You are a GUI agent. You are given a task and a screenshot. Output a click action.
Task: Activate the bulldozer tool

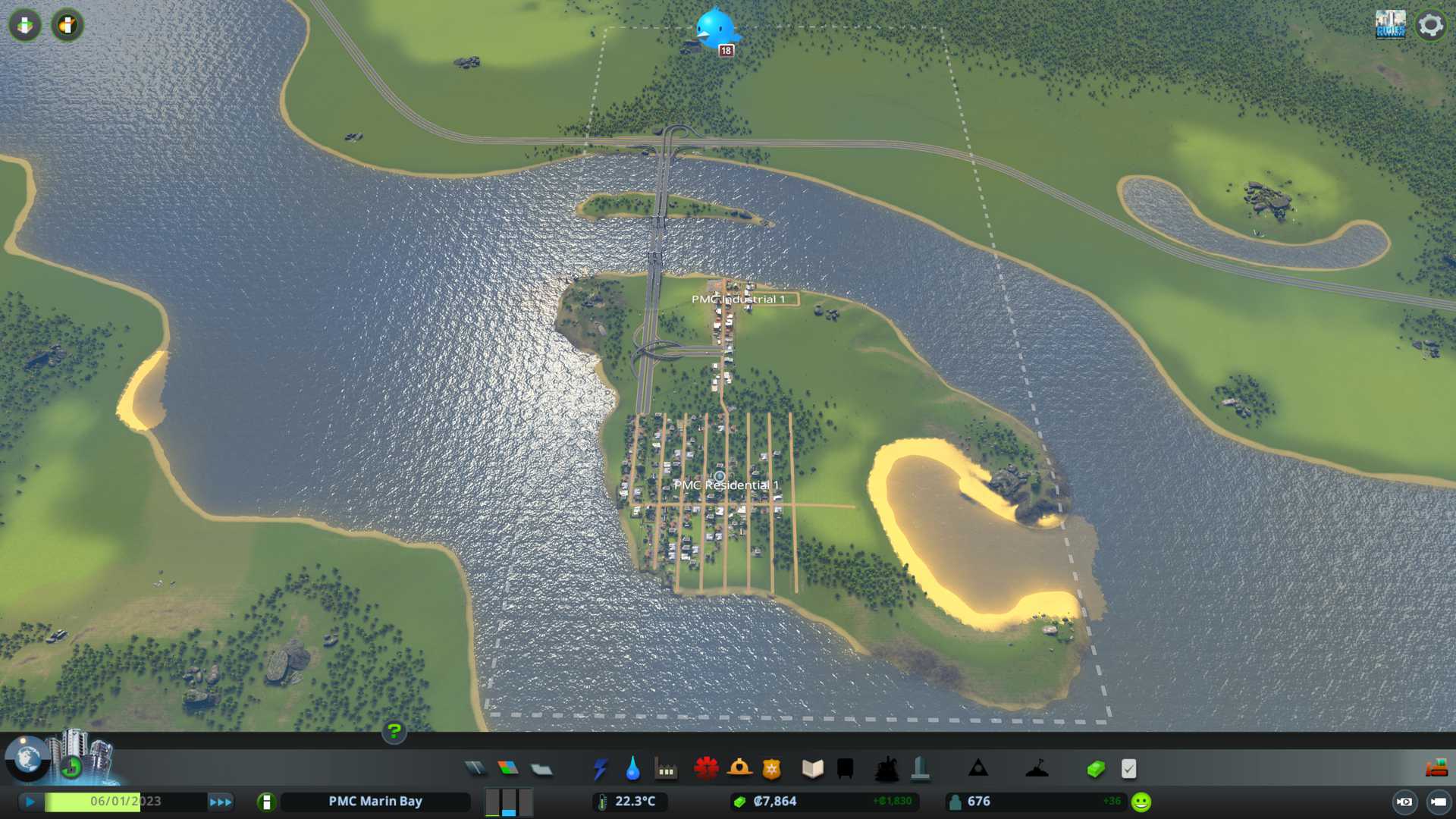(1436, 769)
